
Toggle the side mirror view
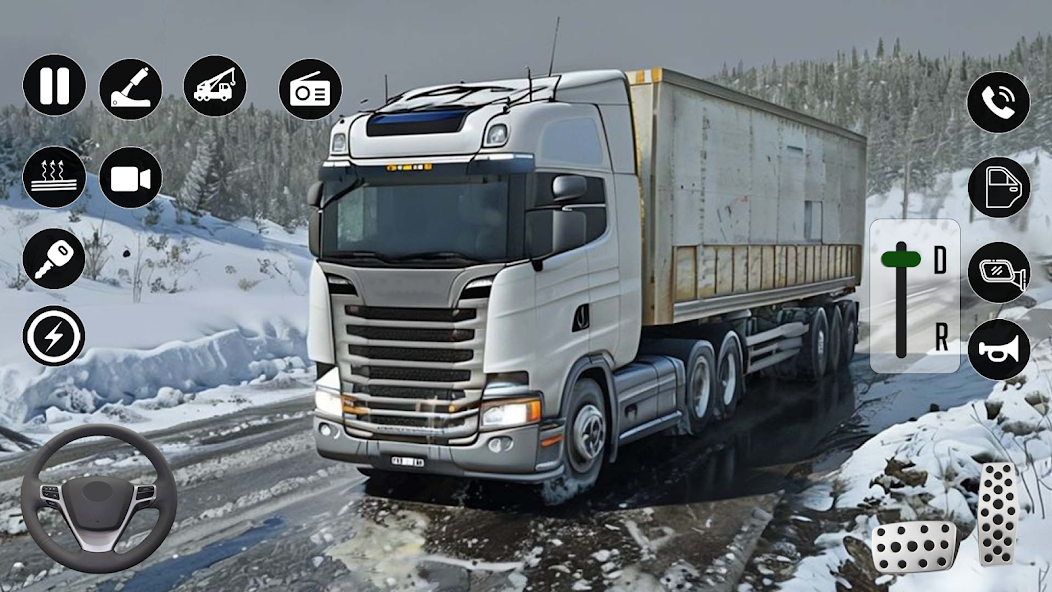click(x=998, y=272)
